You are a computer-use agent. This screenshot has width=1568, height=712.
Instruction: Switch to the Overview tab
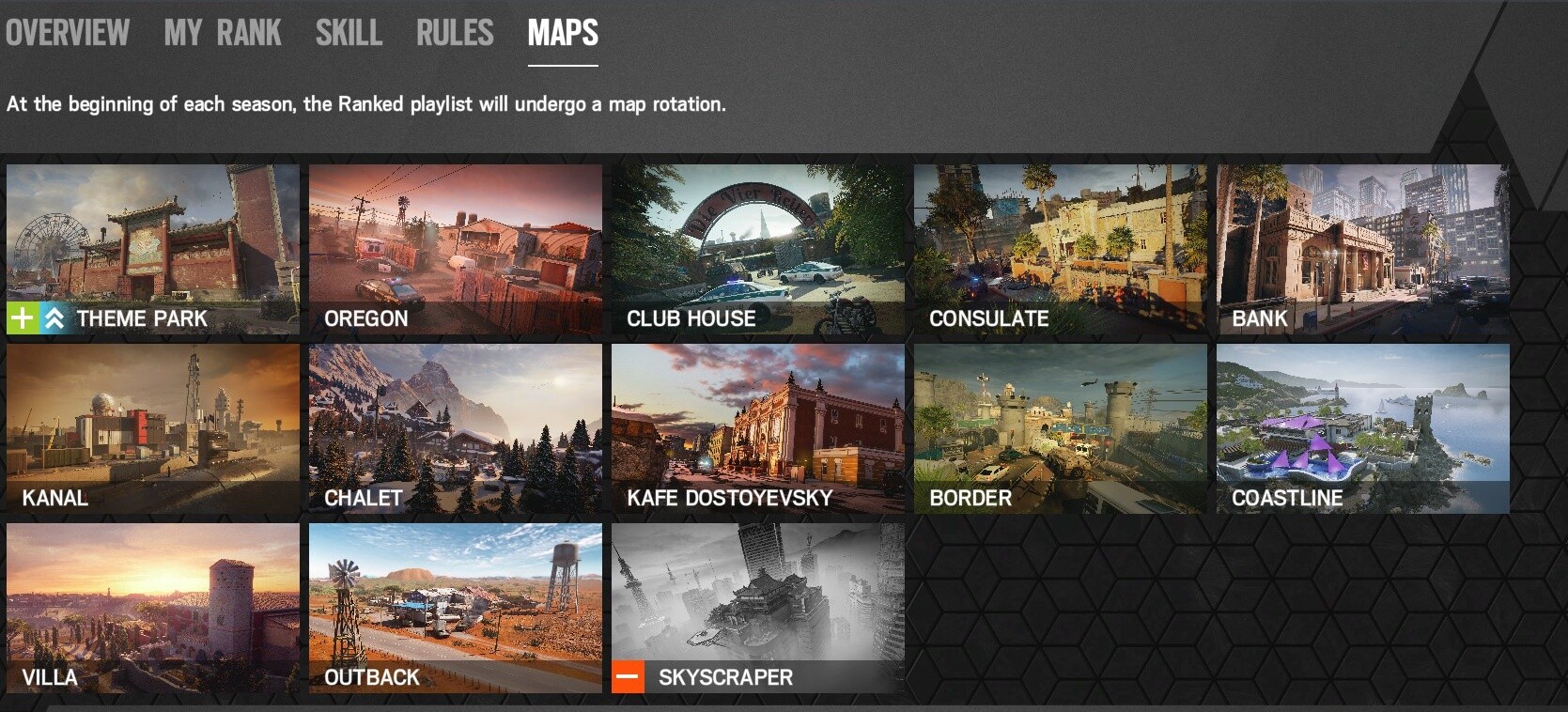(68, 34)
